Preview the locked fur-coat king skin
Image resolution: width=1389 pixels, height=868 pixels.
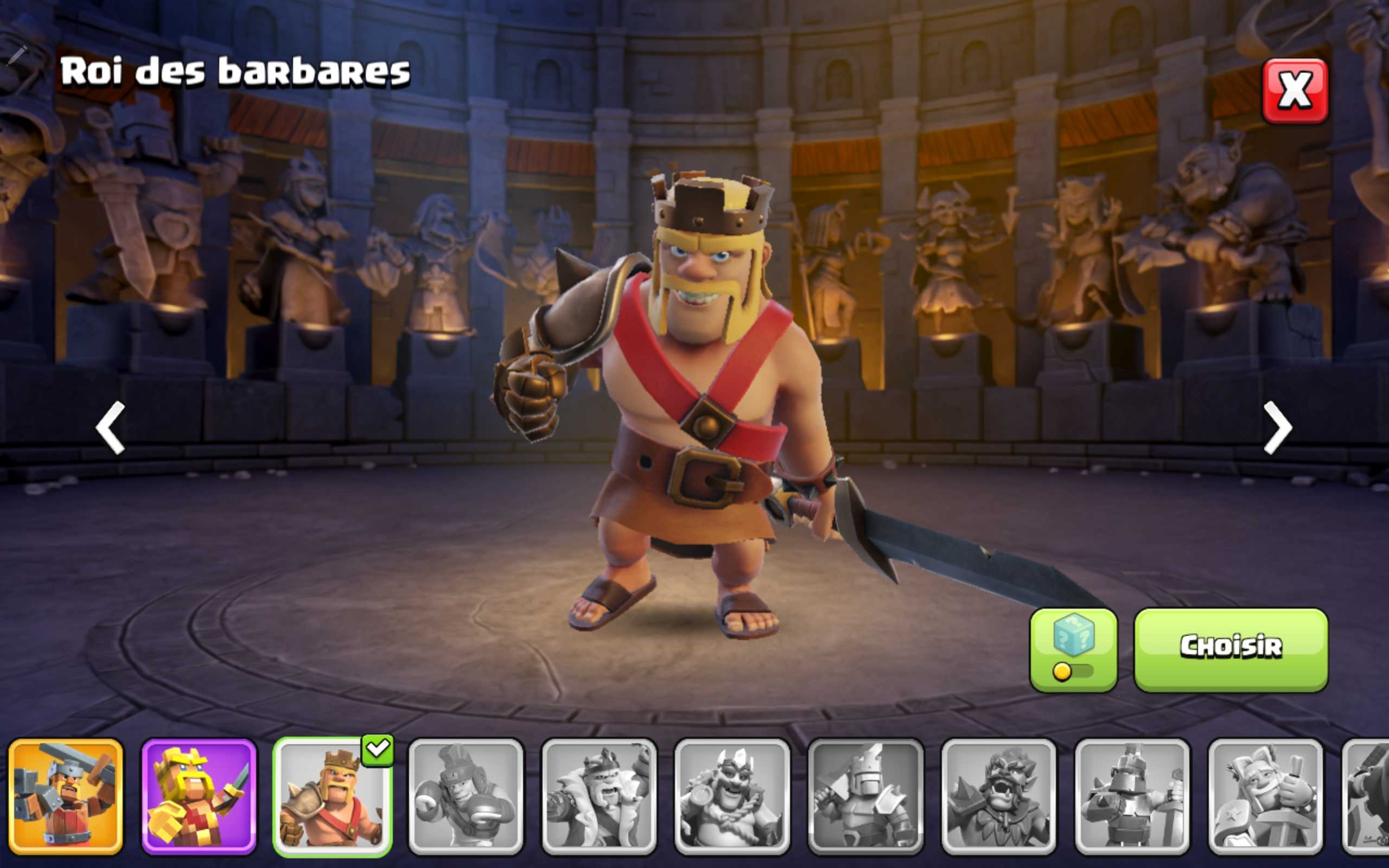tap(598, 796)
